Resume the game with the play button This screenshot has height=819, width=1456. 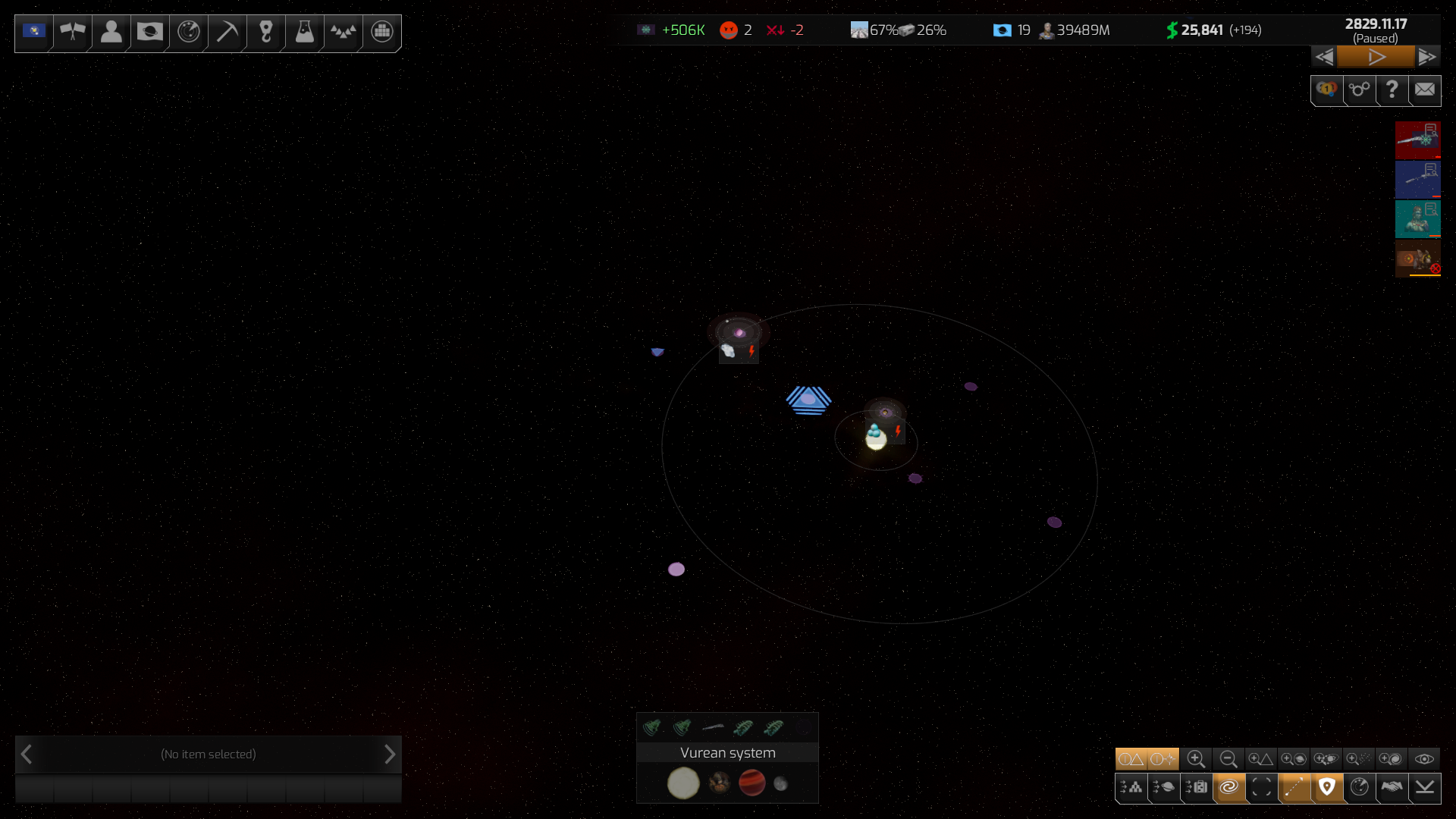point(1376,57)
